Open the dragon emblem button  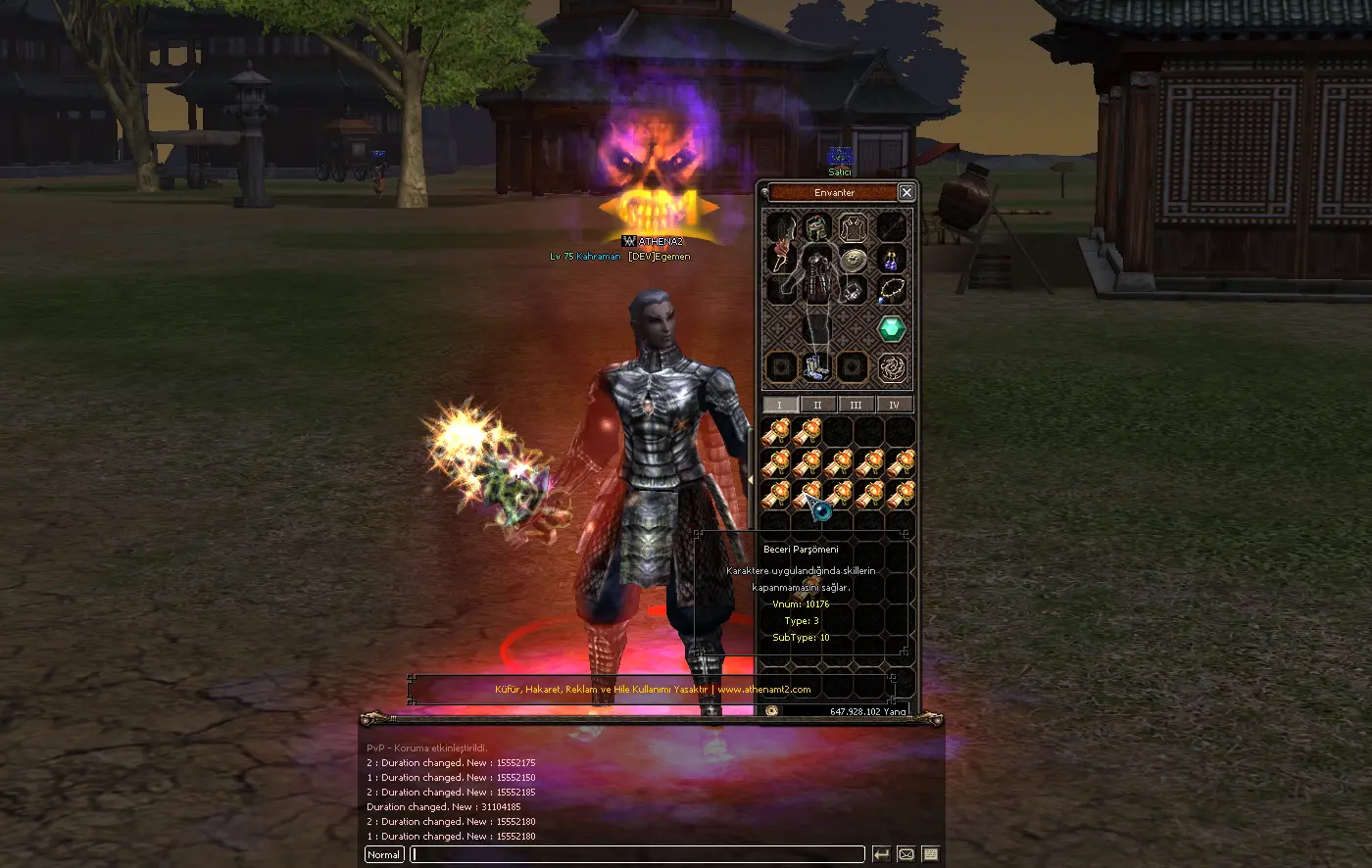pyautogui.click(x=891, y=367)
